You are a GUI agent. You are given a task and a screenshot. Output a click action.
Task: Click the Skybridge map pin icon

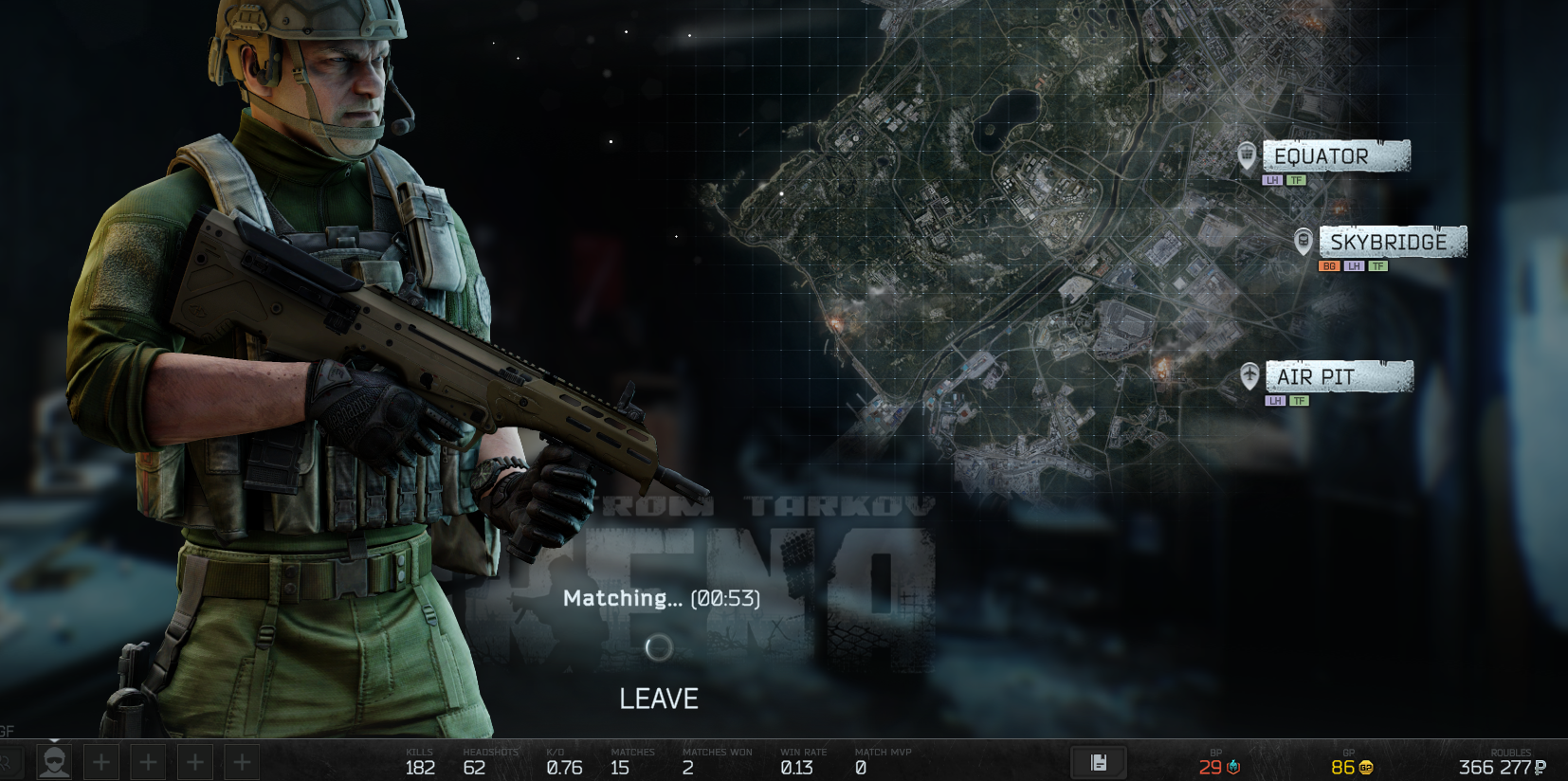point(1304,241)
